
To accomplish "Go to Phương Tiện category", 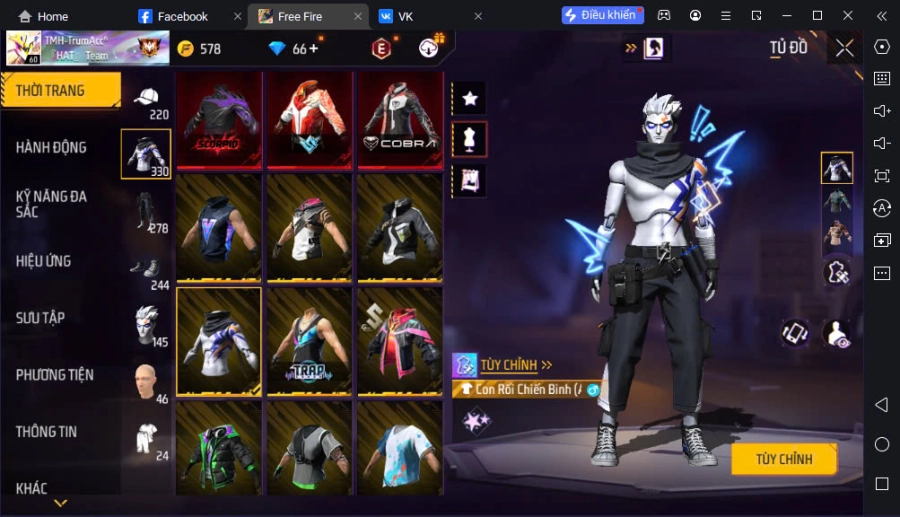I will (55, 375).
